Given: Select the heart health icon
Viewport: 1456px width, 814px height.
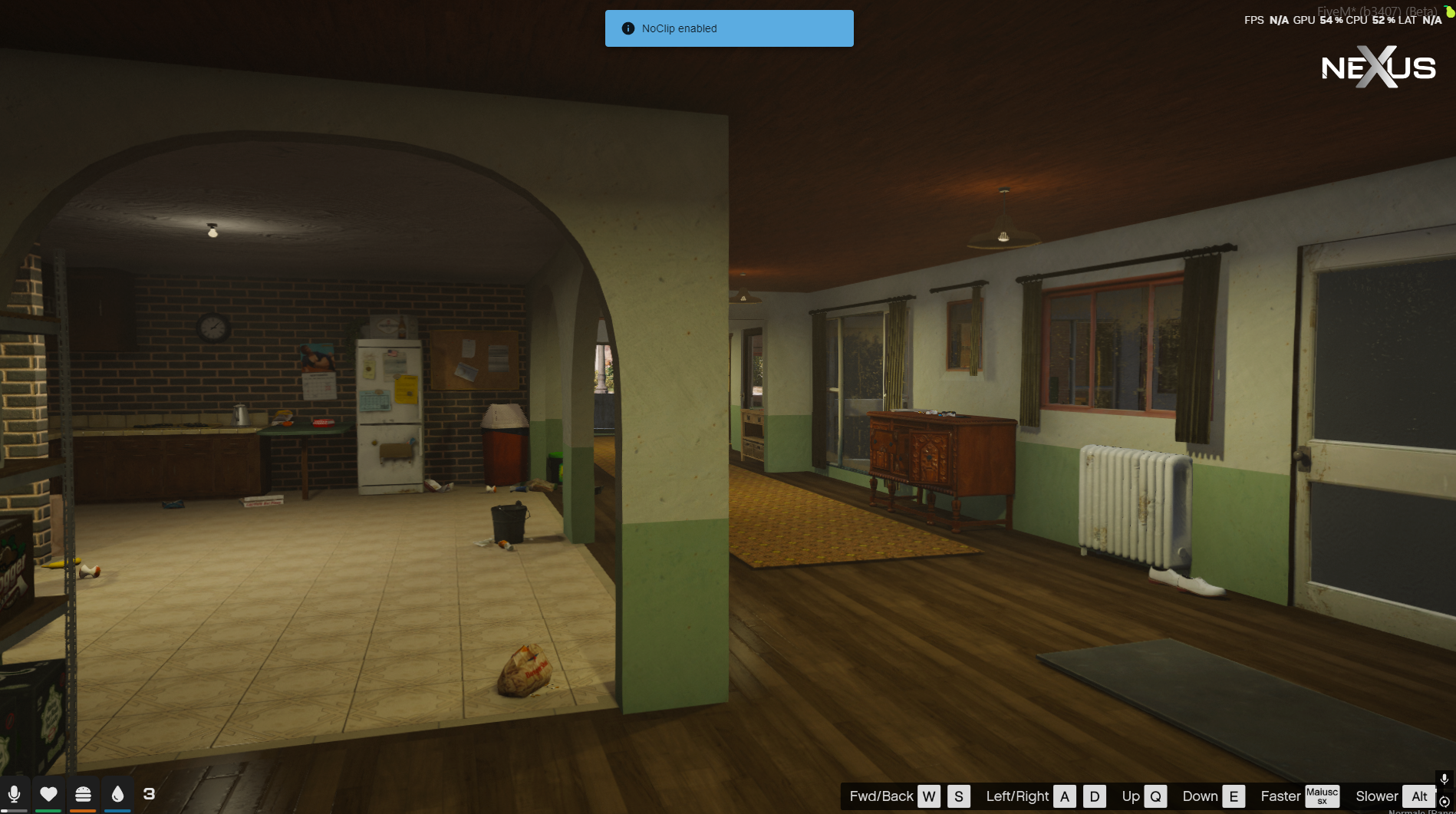Looking at the screenshot, I should (48, 794).
